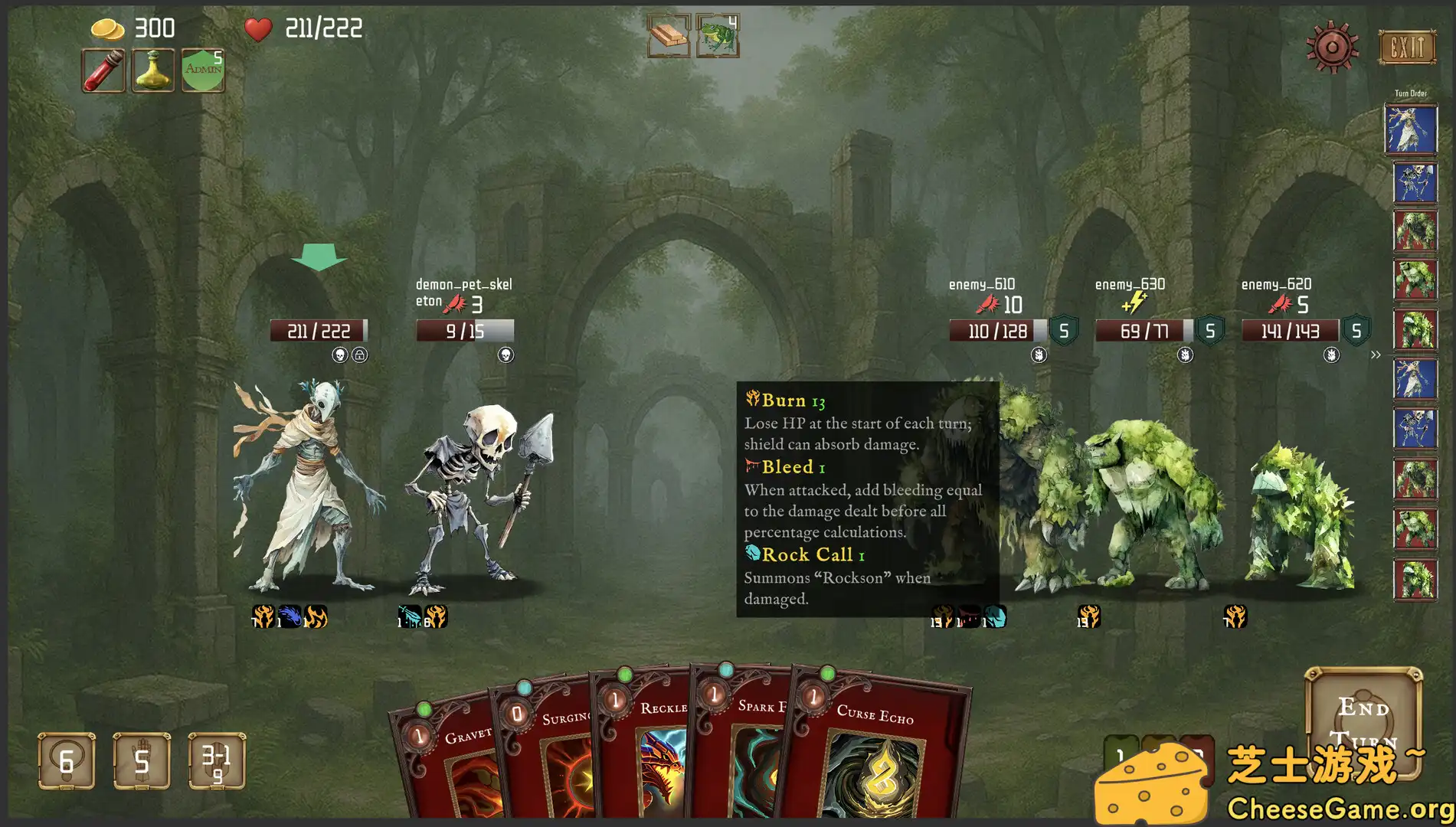Select the top portrait in Turn Order

click(x=1410, y=129)
